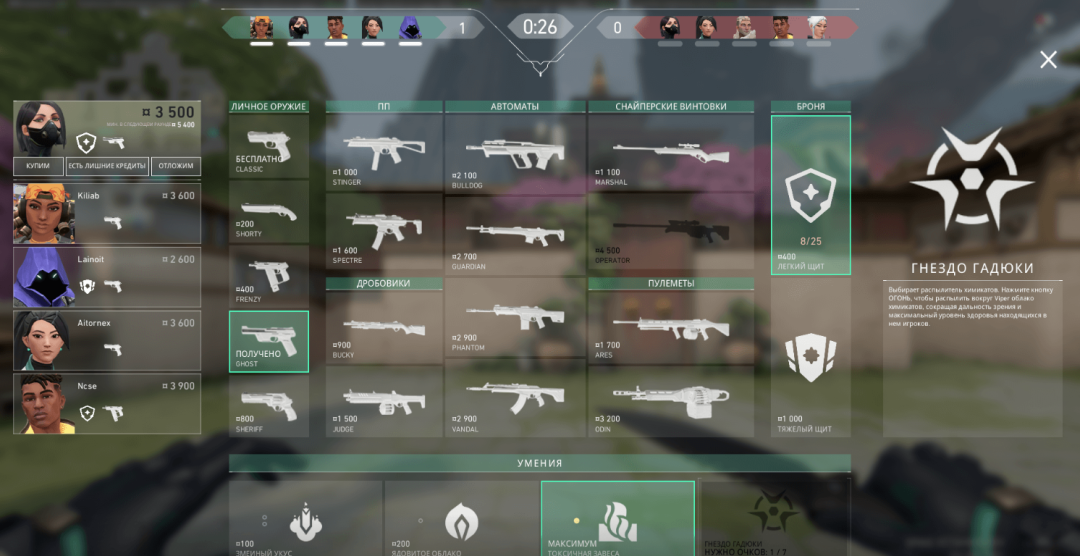Select the light shield armor
This screenshot has width=1080, height=556.
point(811,195)
